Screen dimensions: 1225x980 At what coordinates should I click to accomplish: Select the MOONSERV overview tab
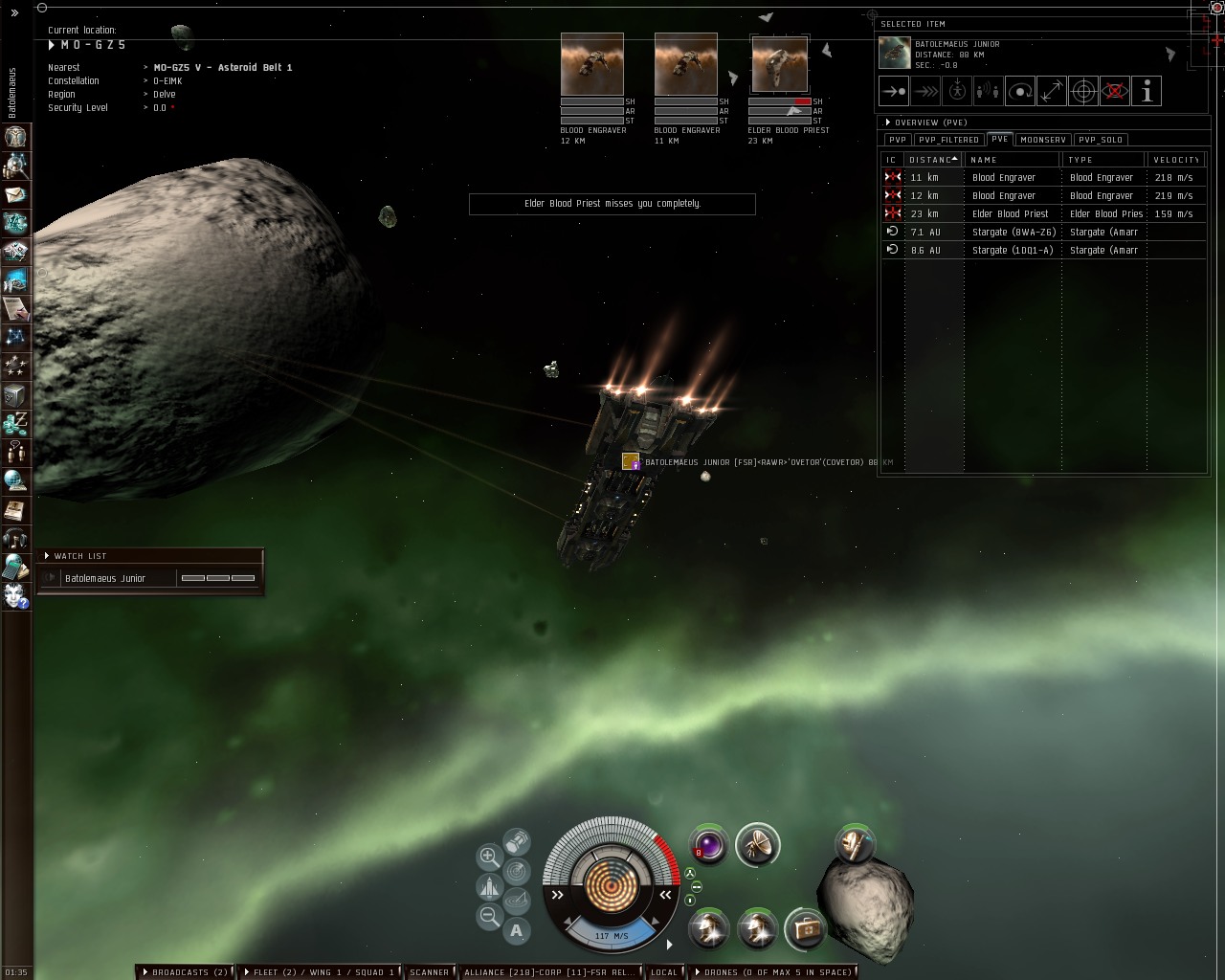point(1042,140)
